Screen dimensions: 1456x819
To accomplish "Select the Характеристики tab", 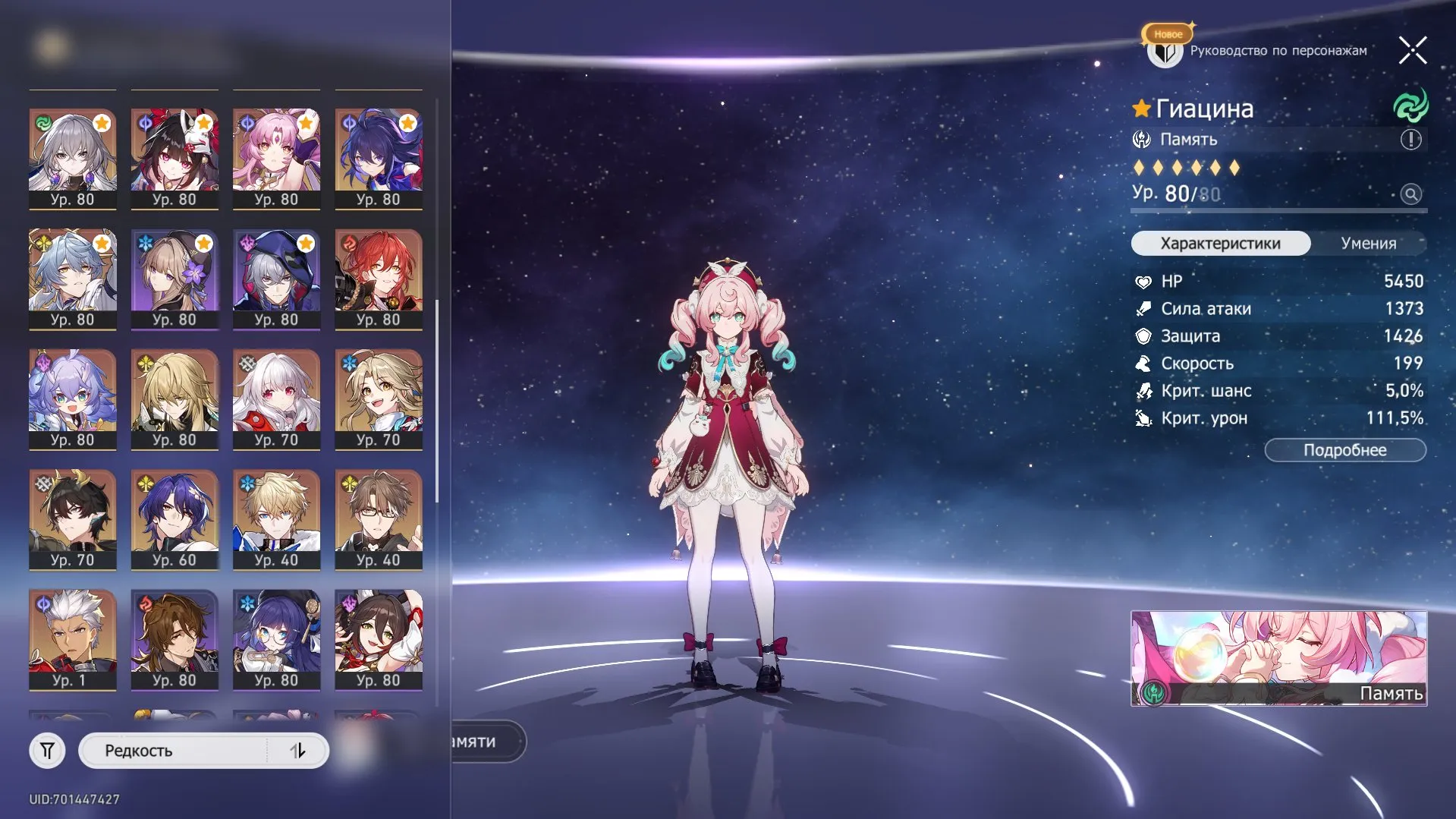I will coord(1219,243).
